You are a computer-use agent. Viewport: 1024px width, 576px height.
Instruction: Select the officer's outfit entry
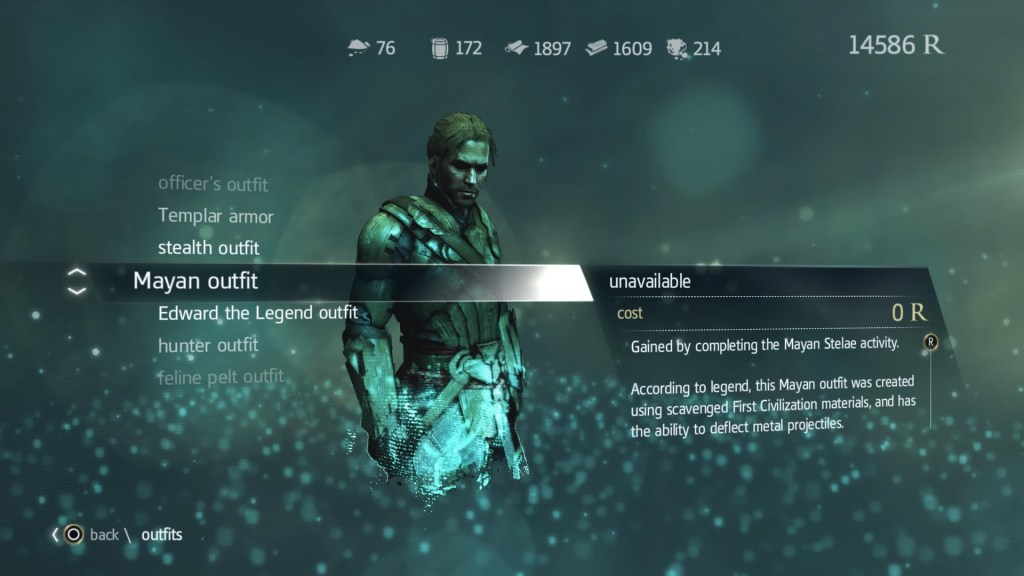pyautogui.click(x=213, y=184)
